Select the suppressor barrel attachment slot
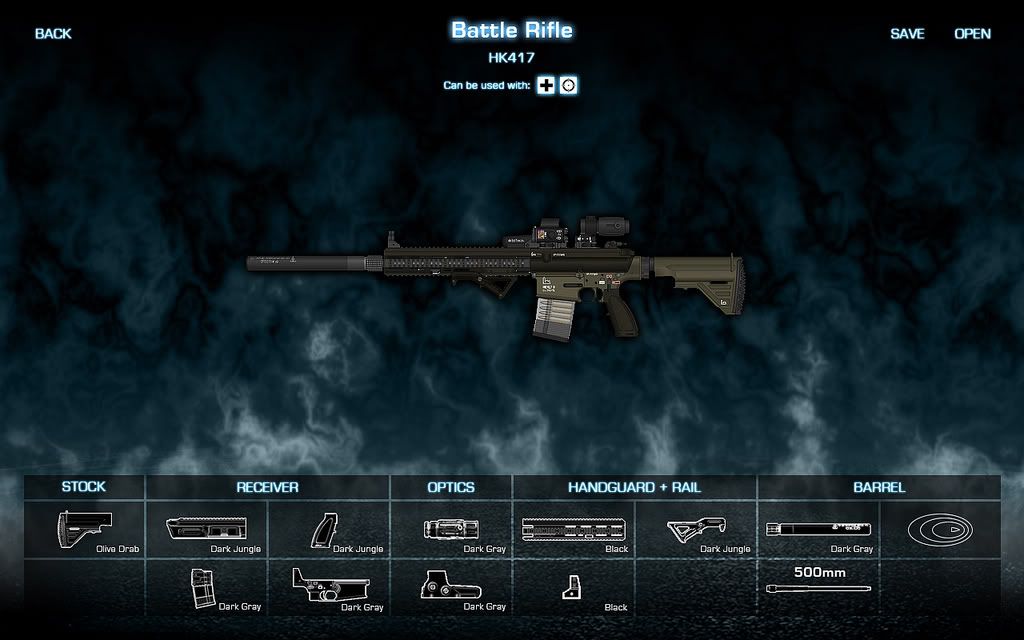Viewport: 1024px width, 640px height. click(x=818, y=530)
